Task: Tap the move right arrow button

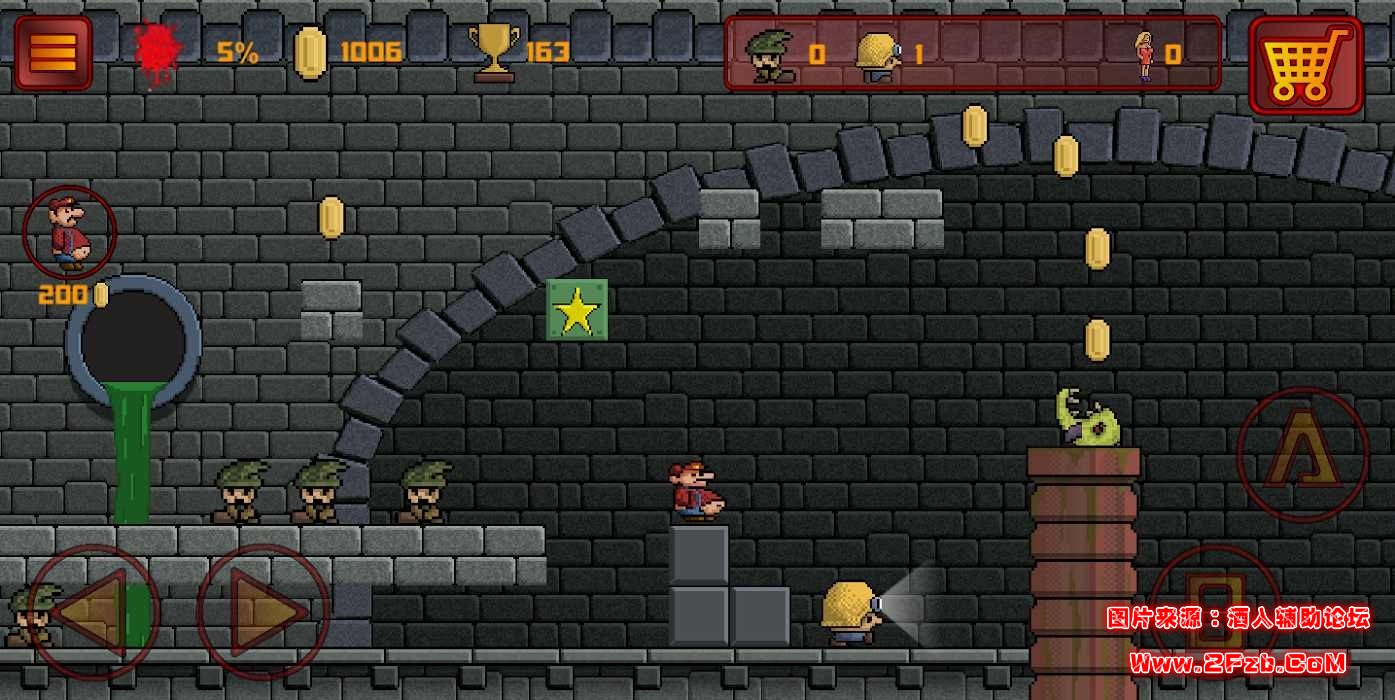Action: (263, 611)
